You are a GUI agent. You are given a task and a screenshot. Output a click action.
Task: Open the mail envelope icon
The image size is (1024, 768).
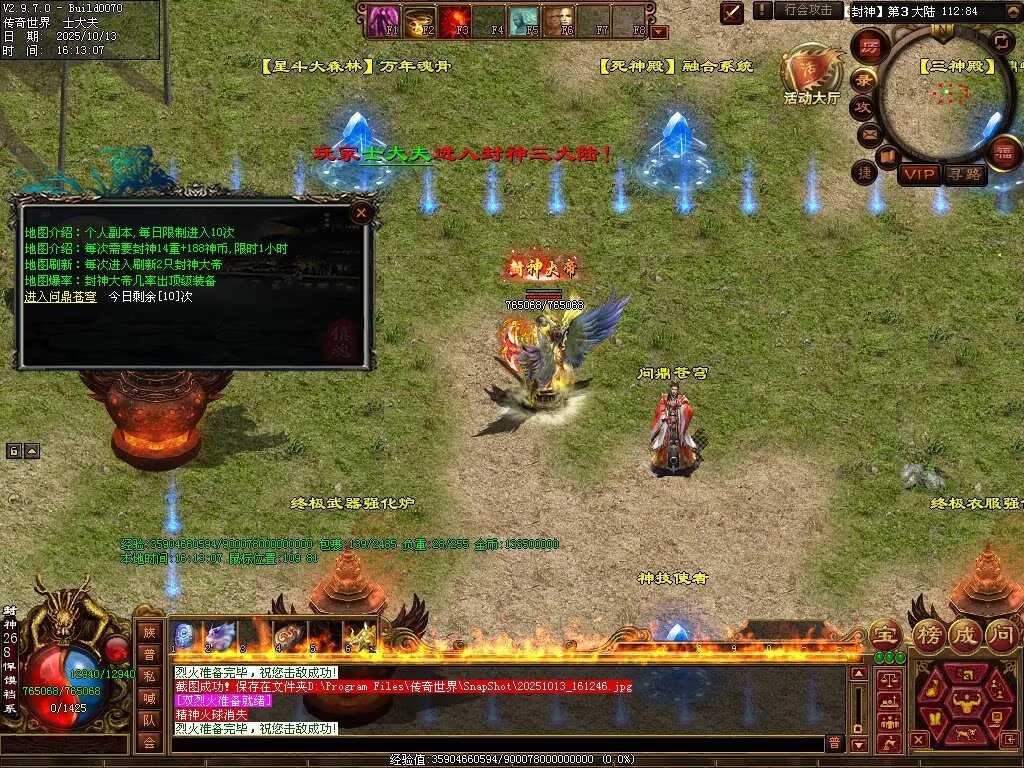867,133
